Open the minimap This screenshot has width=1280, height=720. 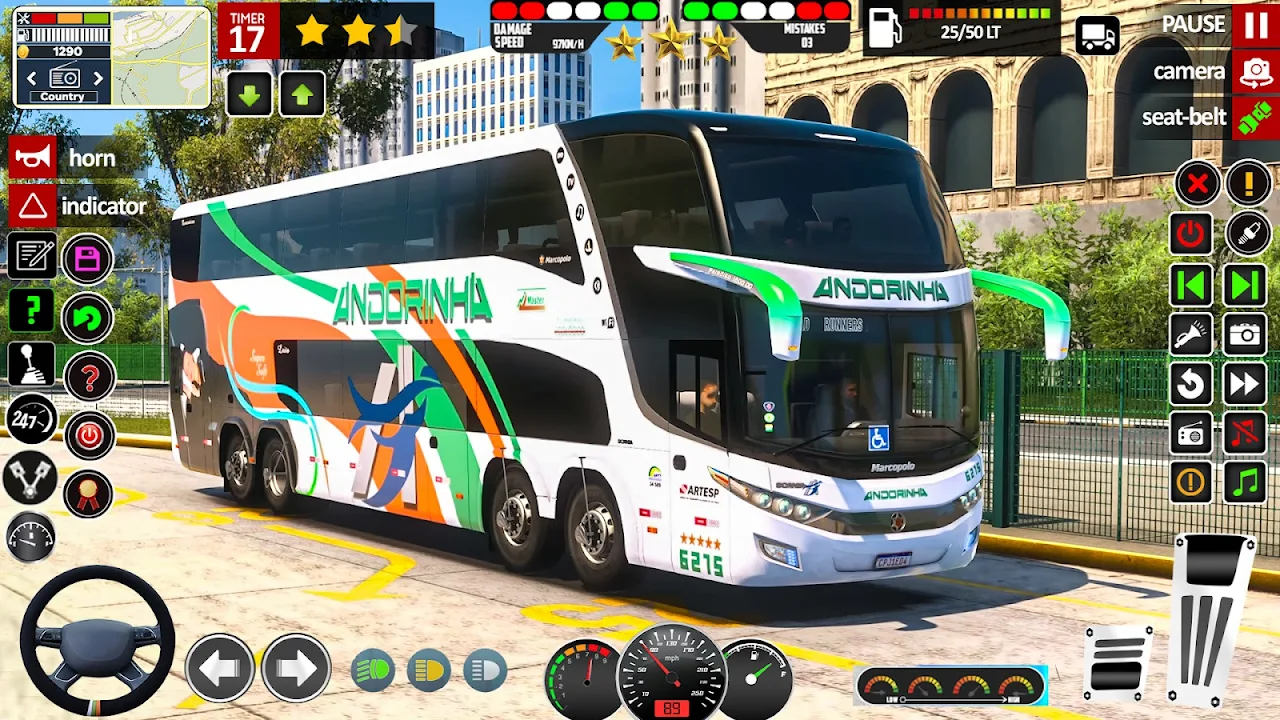pyautogui.click(x=159, y=57)
